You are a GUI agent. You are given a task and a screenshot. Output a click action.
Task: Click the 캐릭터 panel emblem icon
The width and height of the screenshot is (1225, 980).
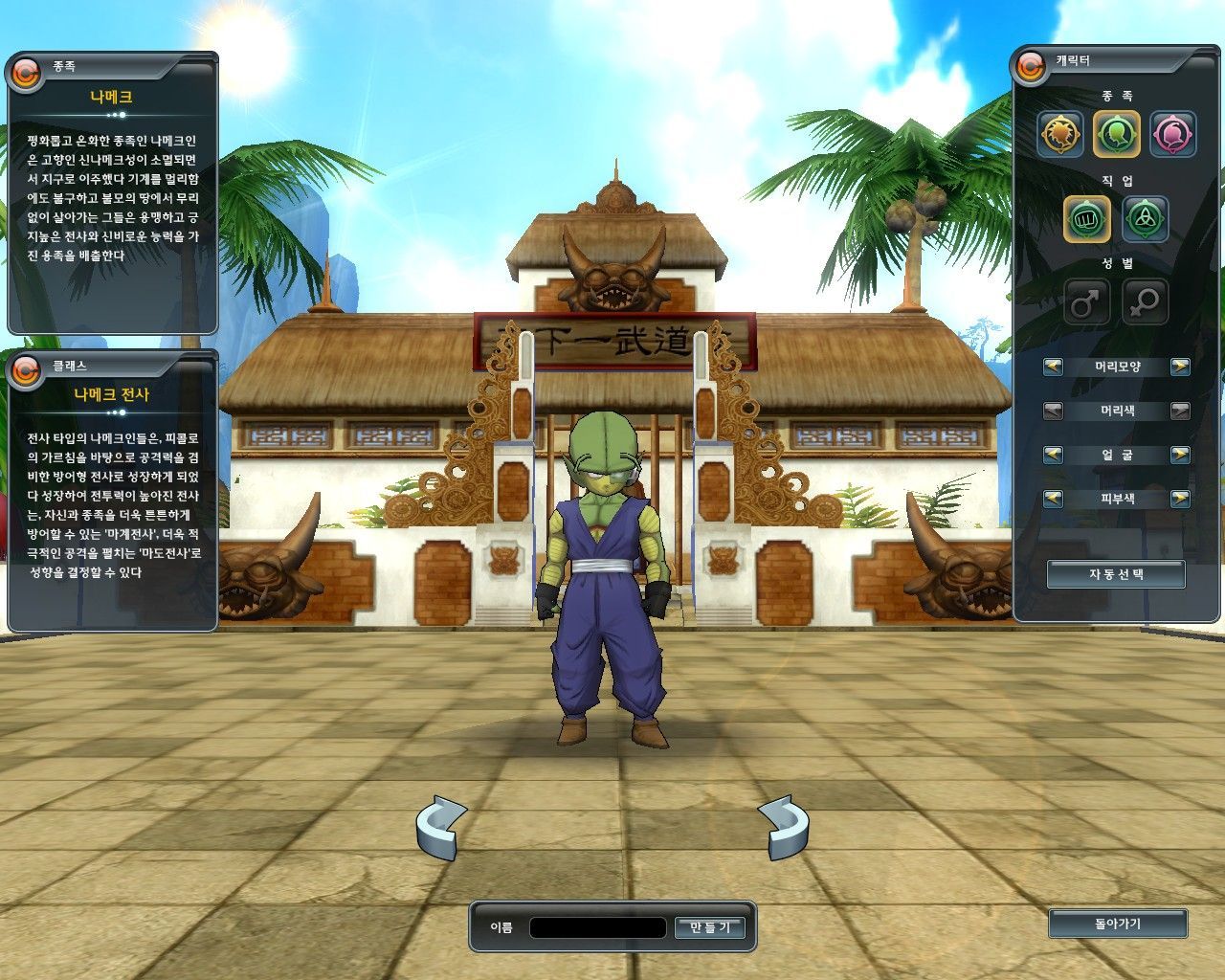(x=1031, y=68)
